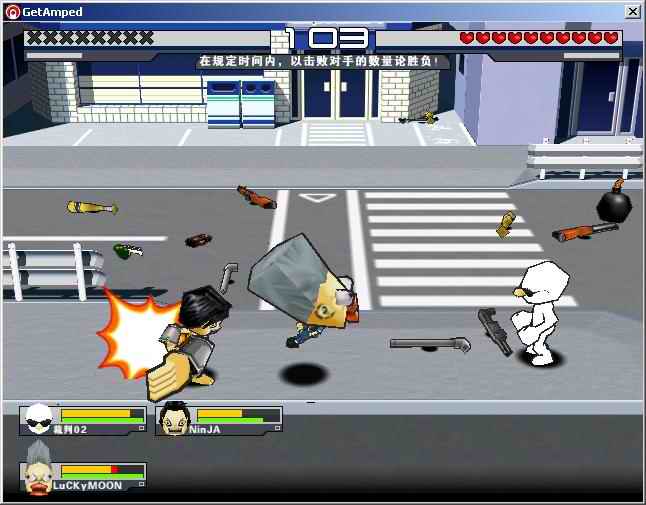Image resolution: width=646 pixels, height=505 pixels.
Task: Click the LuCKyMOON player portrait
Action: coord(37,476)
